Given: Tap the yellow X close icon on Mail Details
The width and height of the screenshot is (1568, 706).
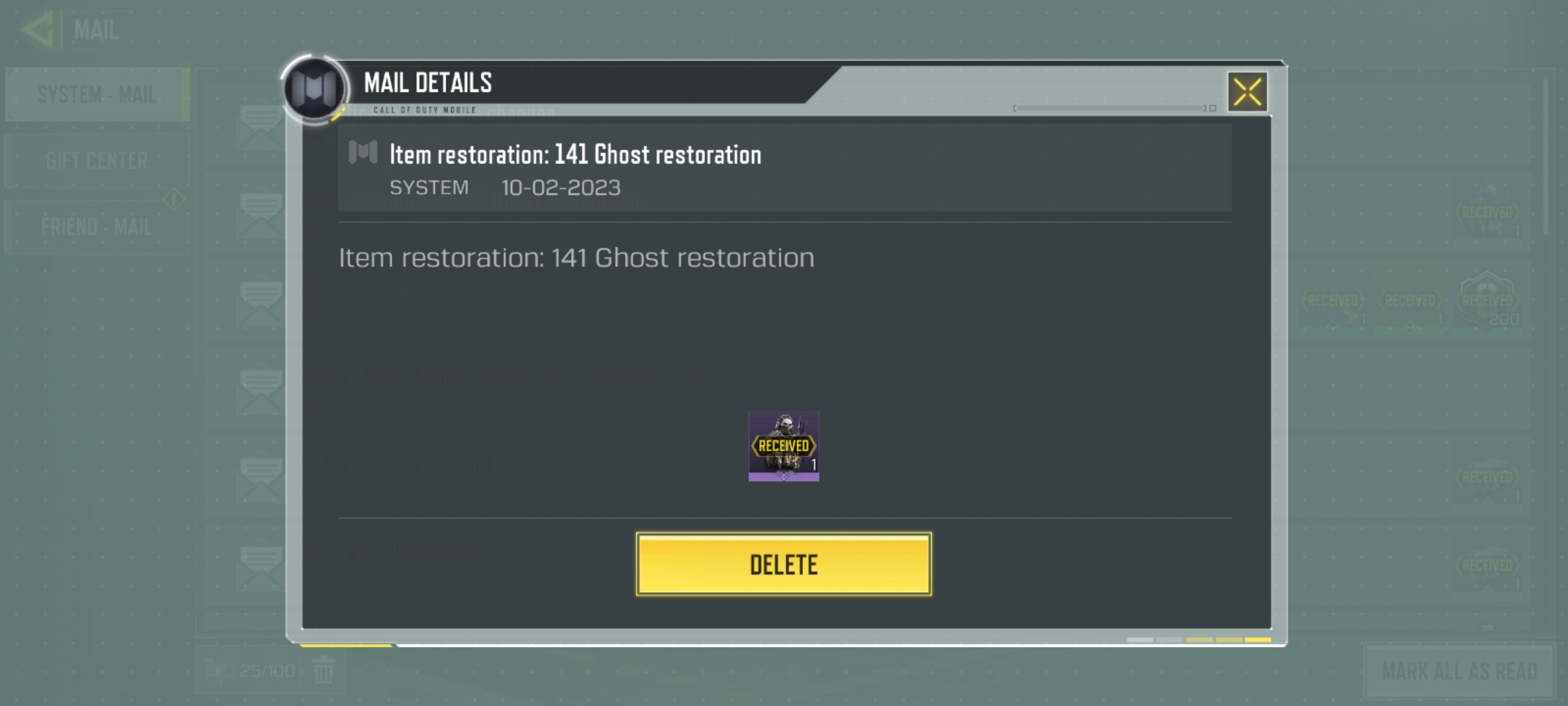Looking at the screenshot, I should coord(1247,91).
